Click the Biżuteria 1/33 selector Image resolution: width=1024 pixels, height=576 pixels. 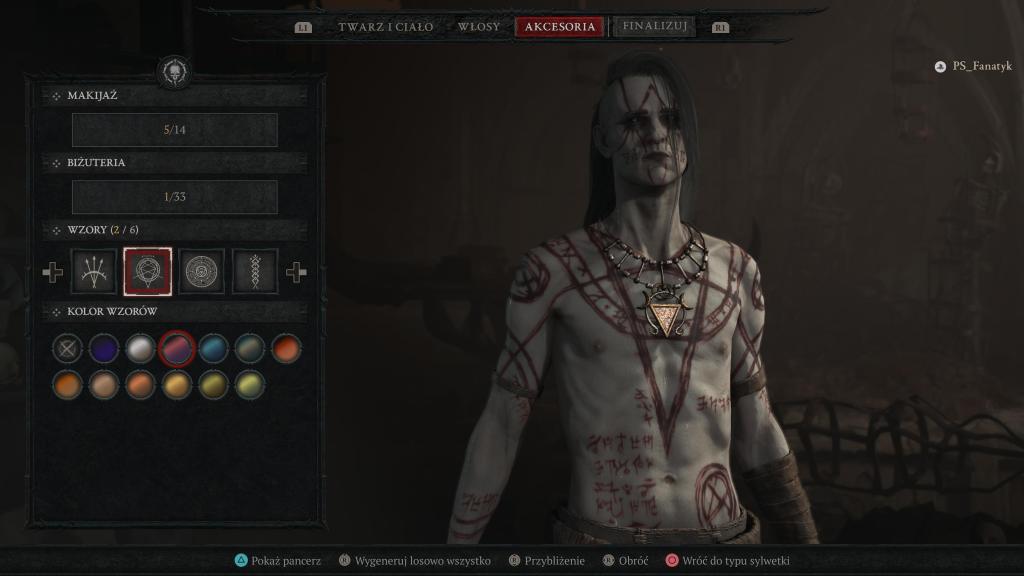click(x=175, y=197)
